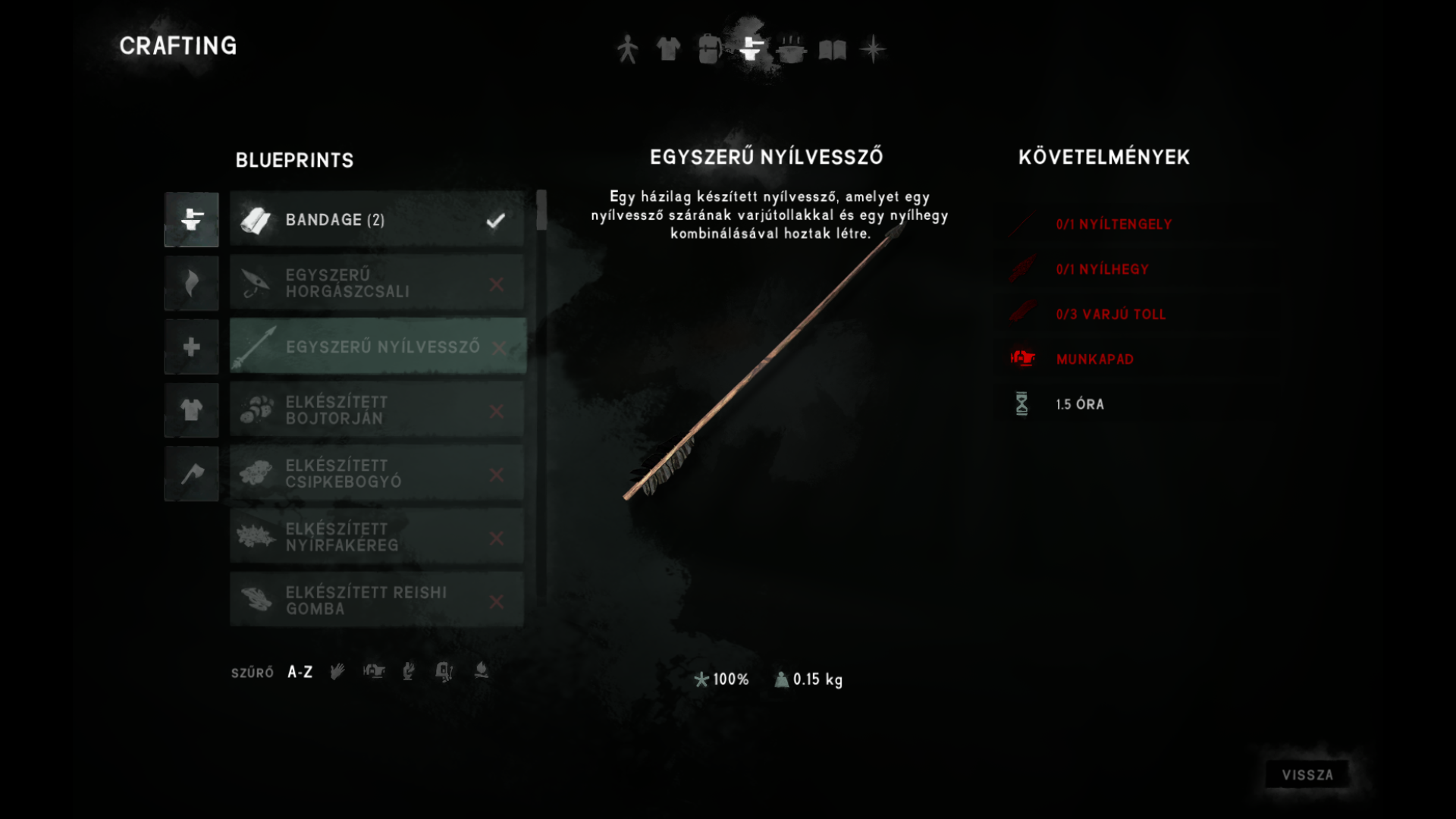This screenshot has height=819, width=1456.
Task: Filter by the campfire icon
Action: [x=481, y=671]
